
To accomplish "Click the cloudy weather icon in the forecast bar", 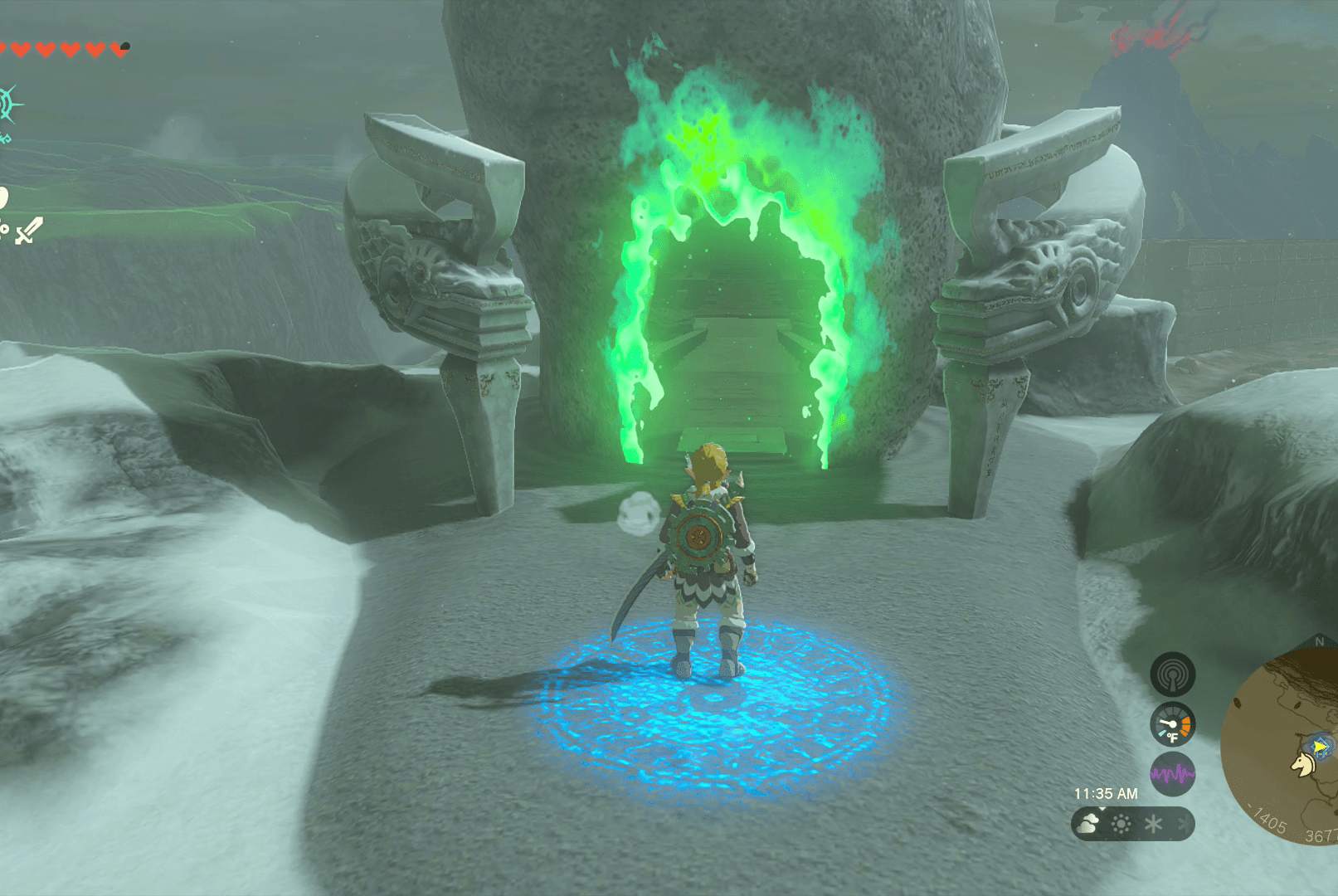I will (x=1087, y=823).
